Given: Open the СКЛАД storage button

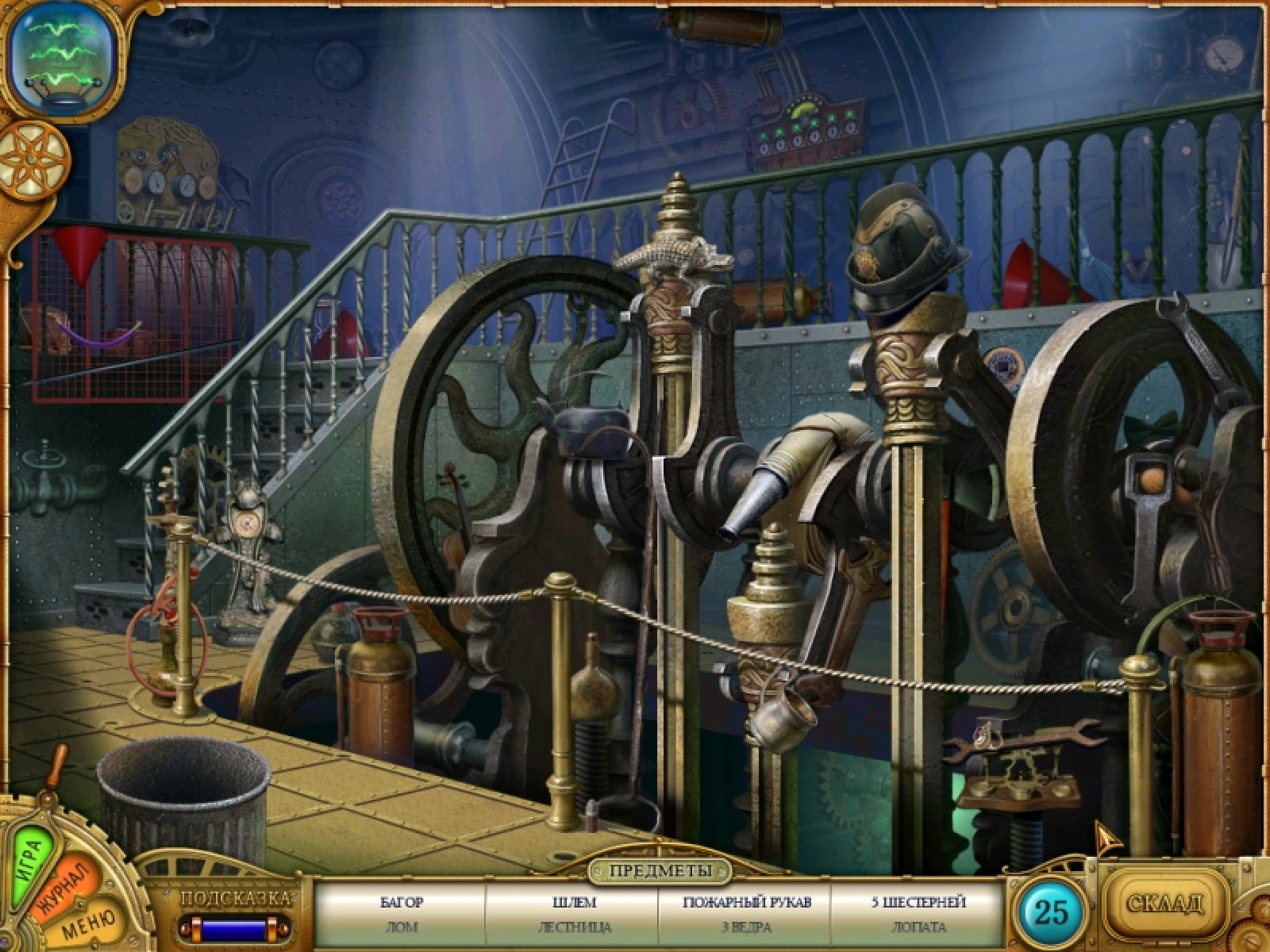Looking at the screenshot, I should point(1165,902).
